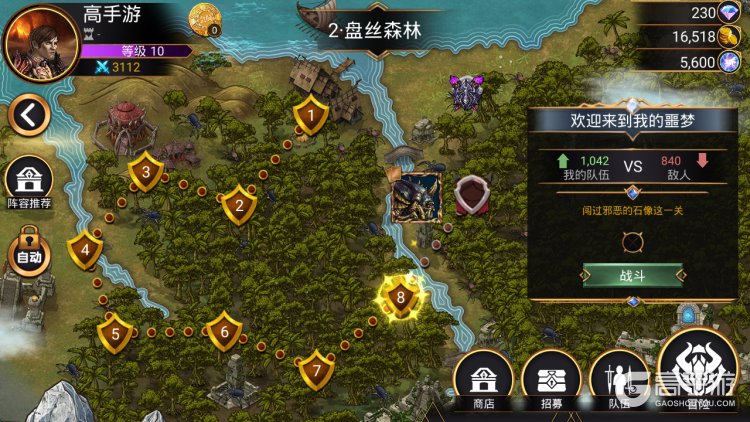The height and width of the screenshot is (422, 750).
Task: Select stage 2 shield node
Action: click(238, 205)
